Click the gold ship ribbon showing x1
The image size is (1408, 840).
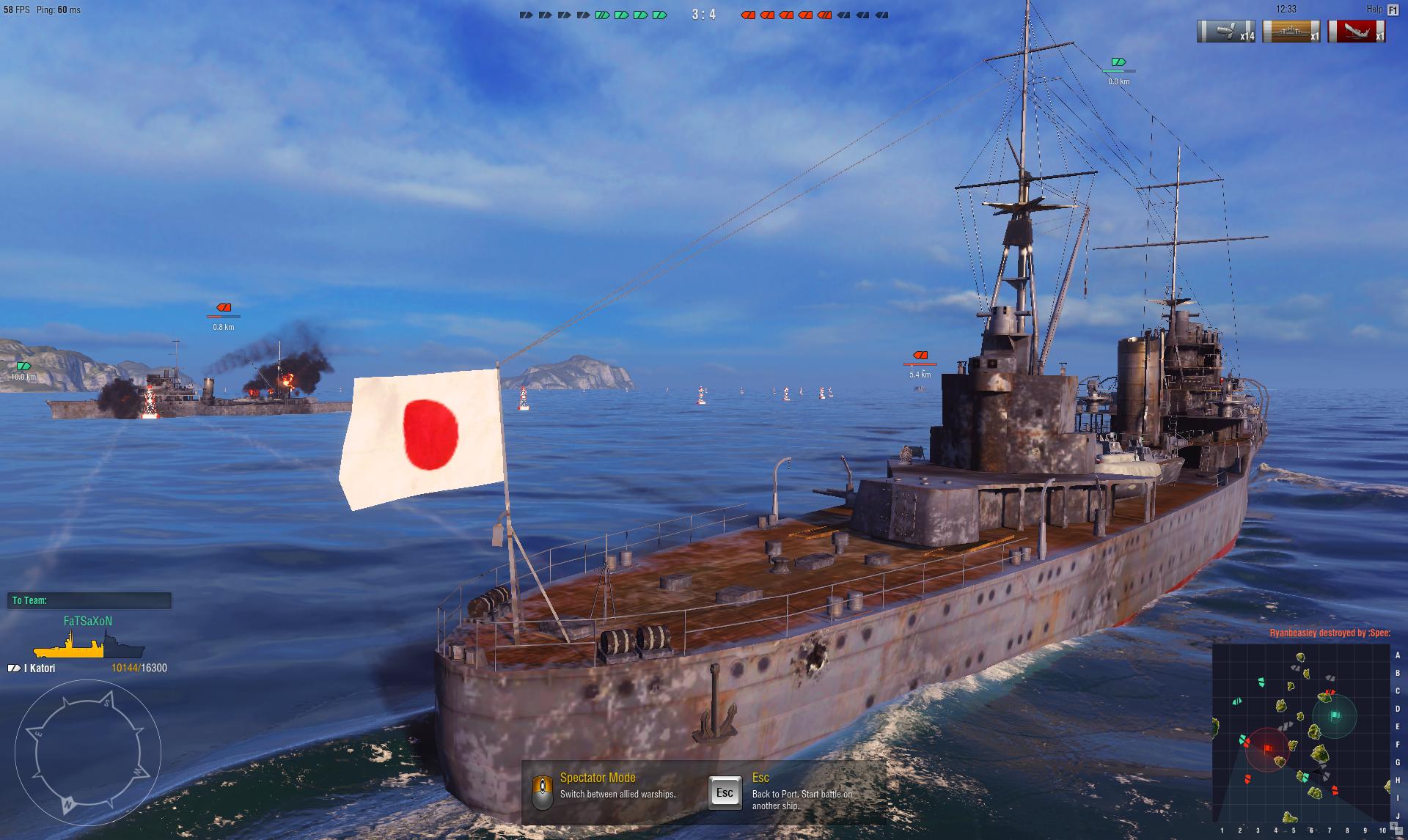pyautogui.click(x=1291, y=32)
